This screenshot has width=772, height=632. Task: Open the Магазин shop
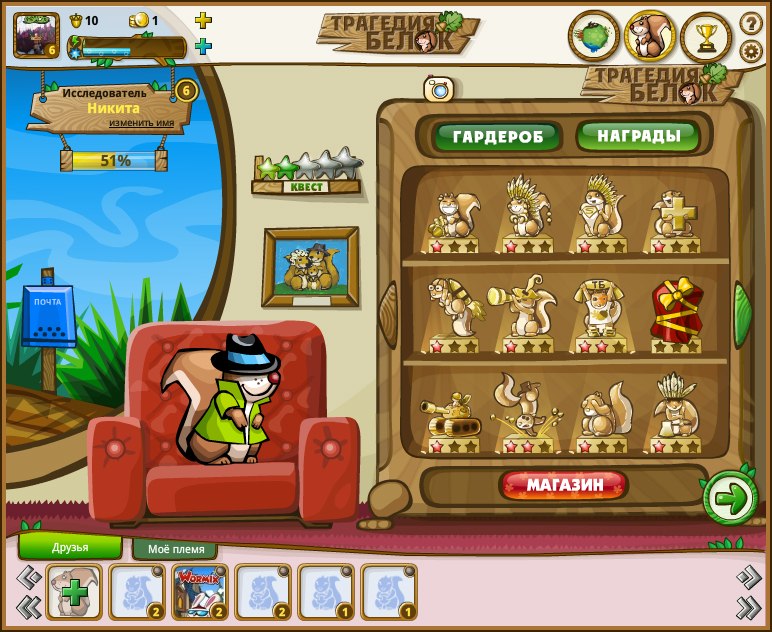pyautogui.click(x=565, y=486)
